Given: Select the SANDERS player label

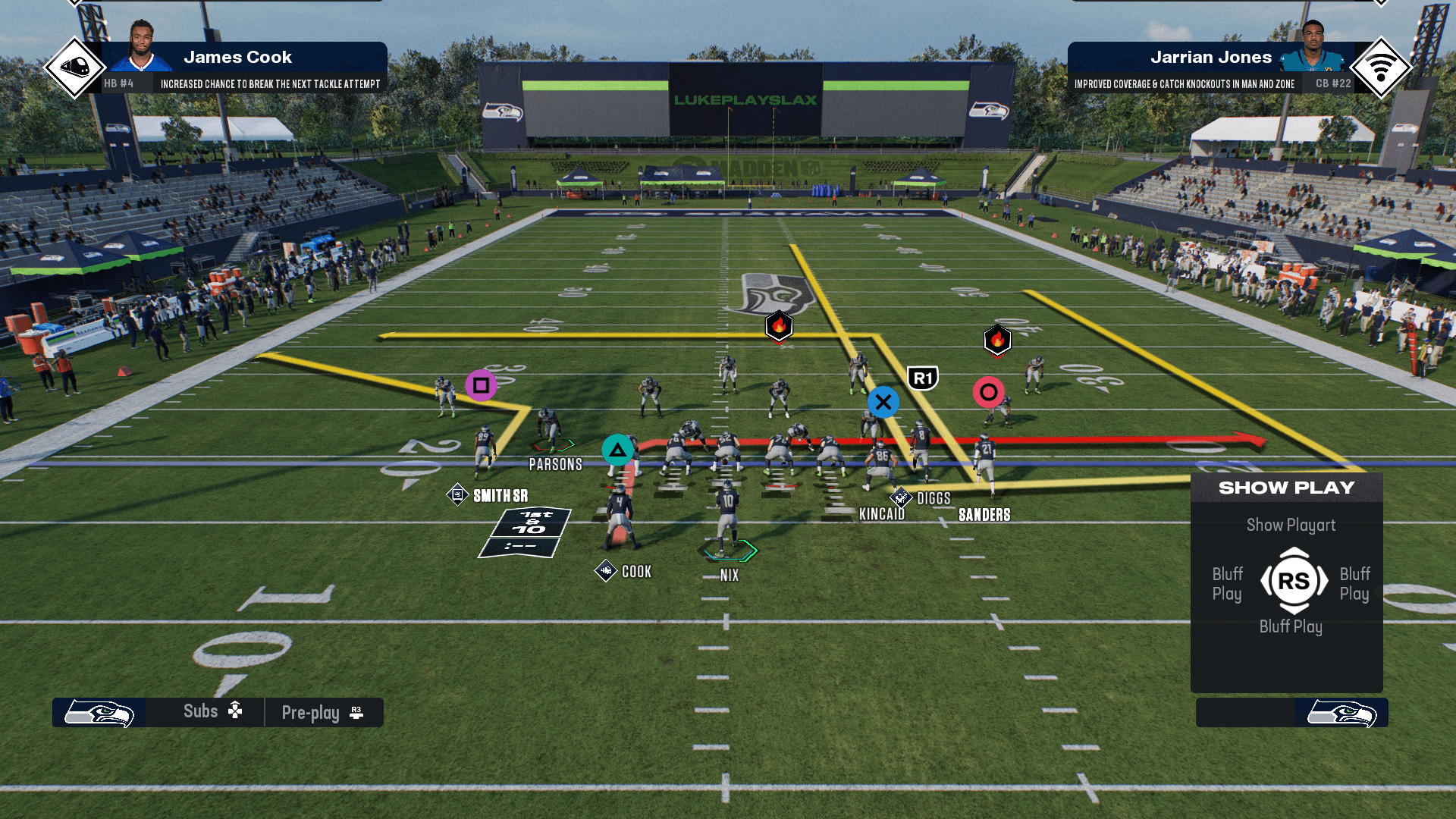Looking at the screenshot, I should tap(984, 515).
